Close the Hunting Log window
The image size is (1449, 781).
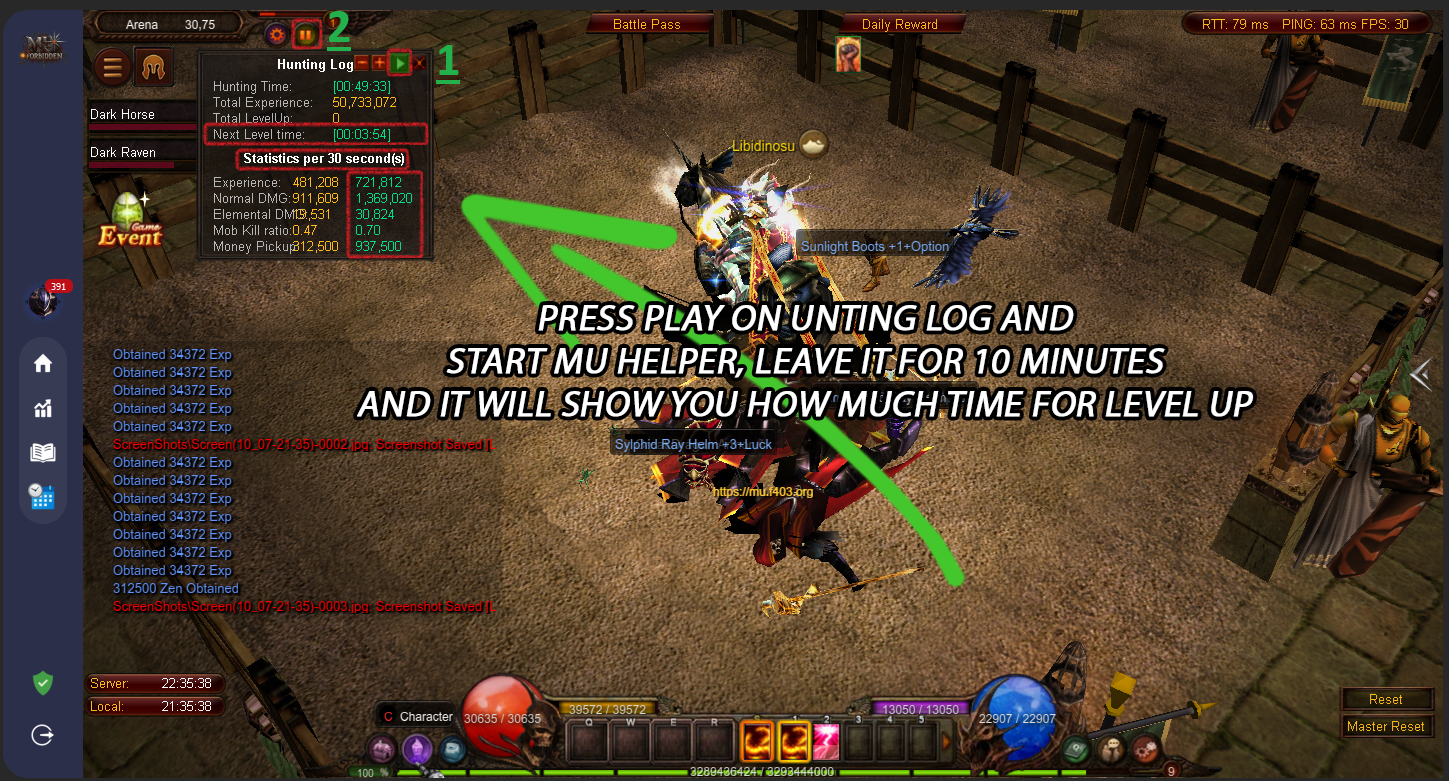coord(420,64)
